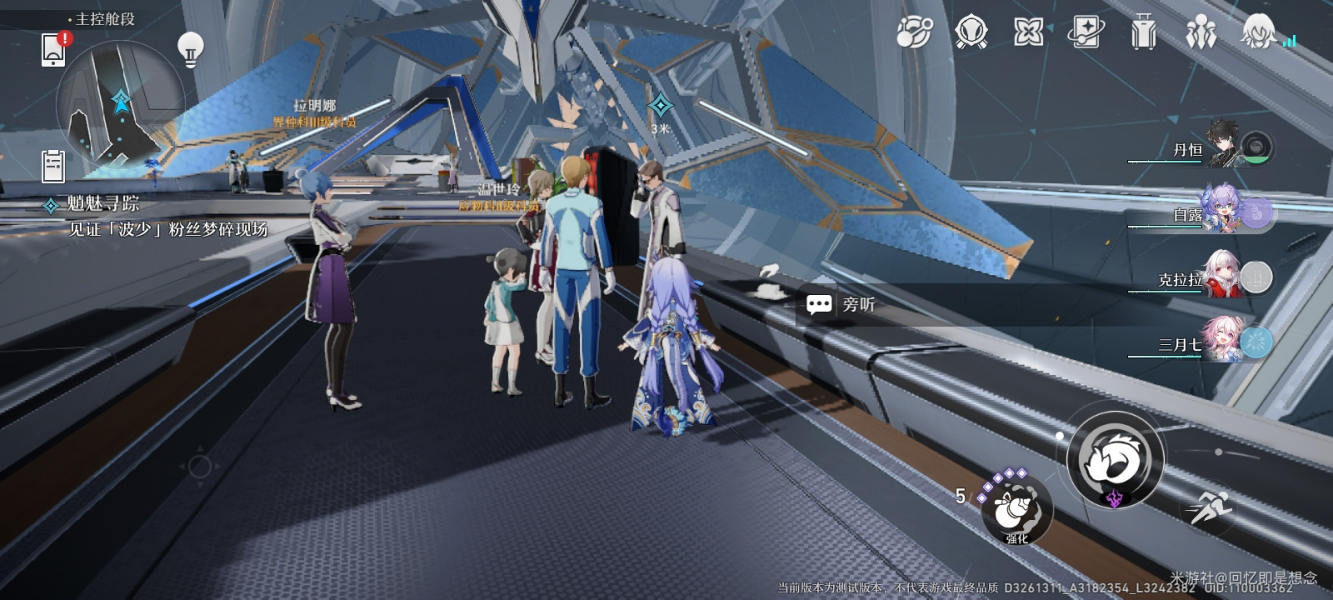Open the team lineup icon
The image size is (1333, 600).
pyautogui.click(x=1200, y=34)
